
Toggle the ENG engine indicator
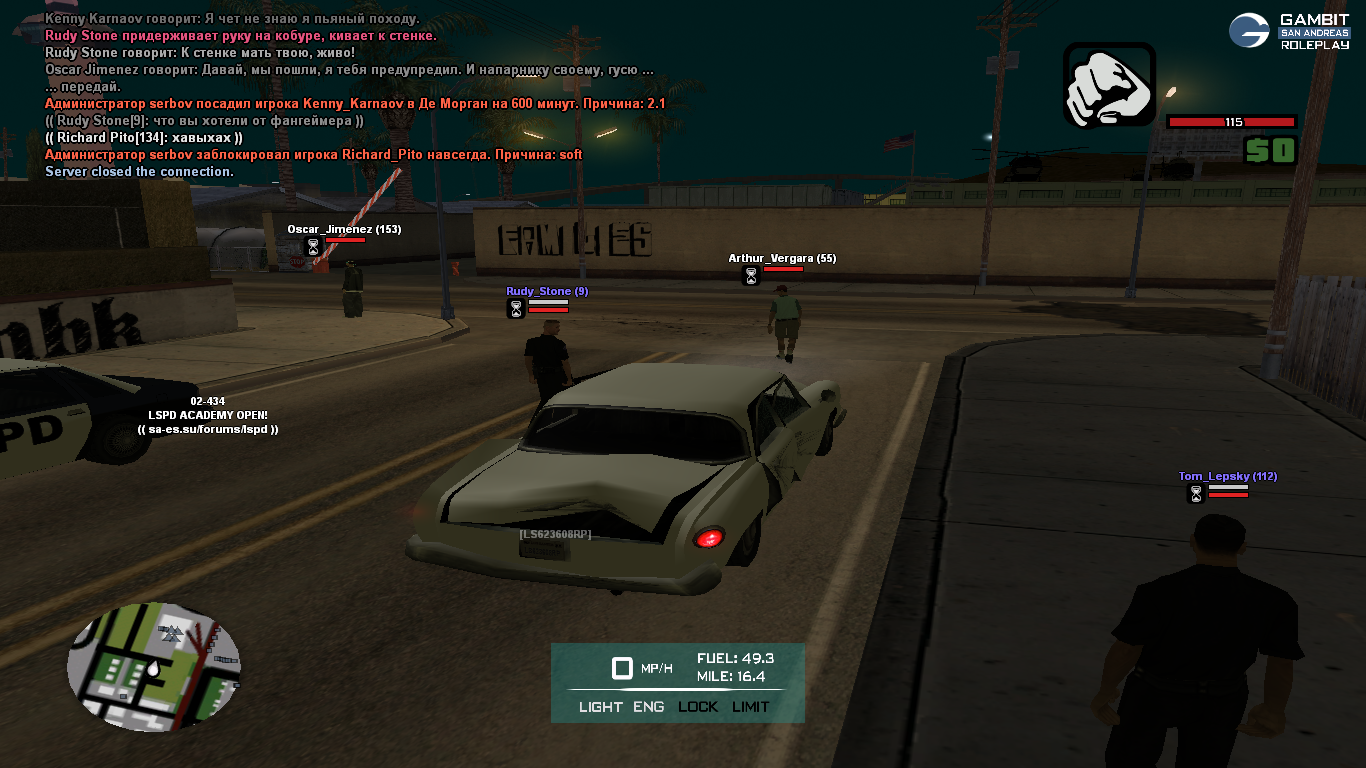(648, 707)
